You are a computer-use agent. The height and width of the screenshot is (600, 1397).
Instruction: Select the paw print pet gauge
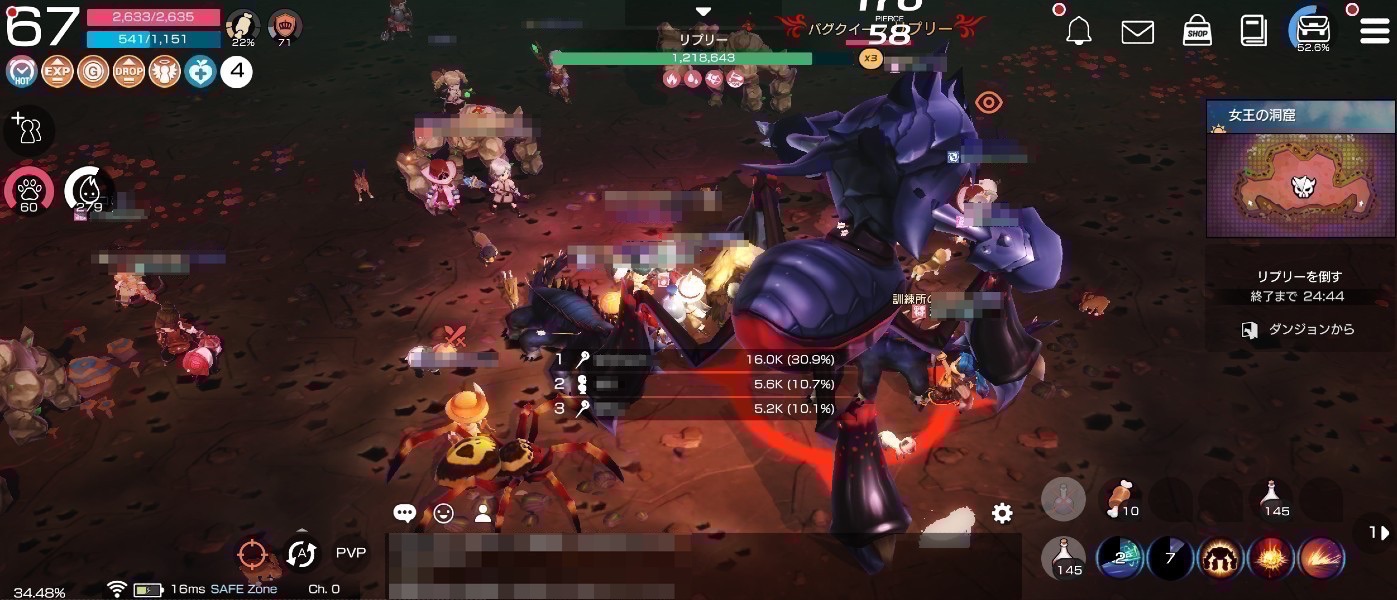(28, 190)
